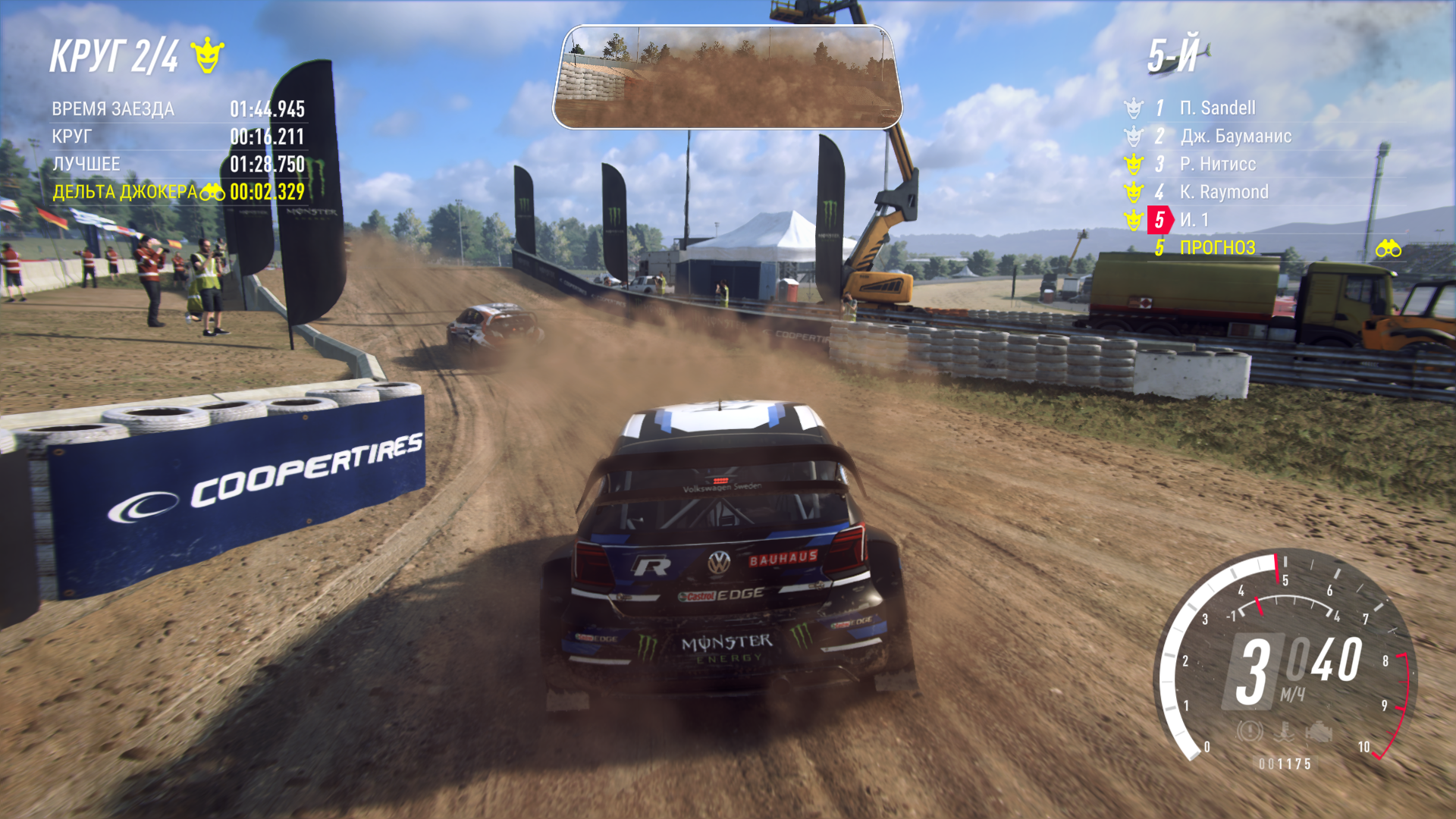Click the ПРОГНОЗ forecast row
1456x819 pixels.
click(x=1217, y=248)
